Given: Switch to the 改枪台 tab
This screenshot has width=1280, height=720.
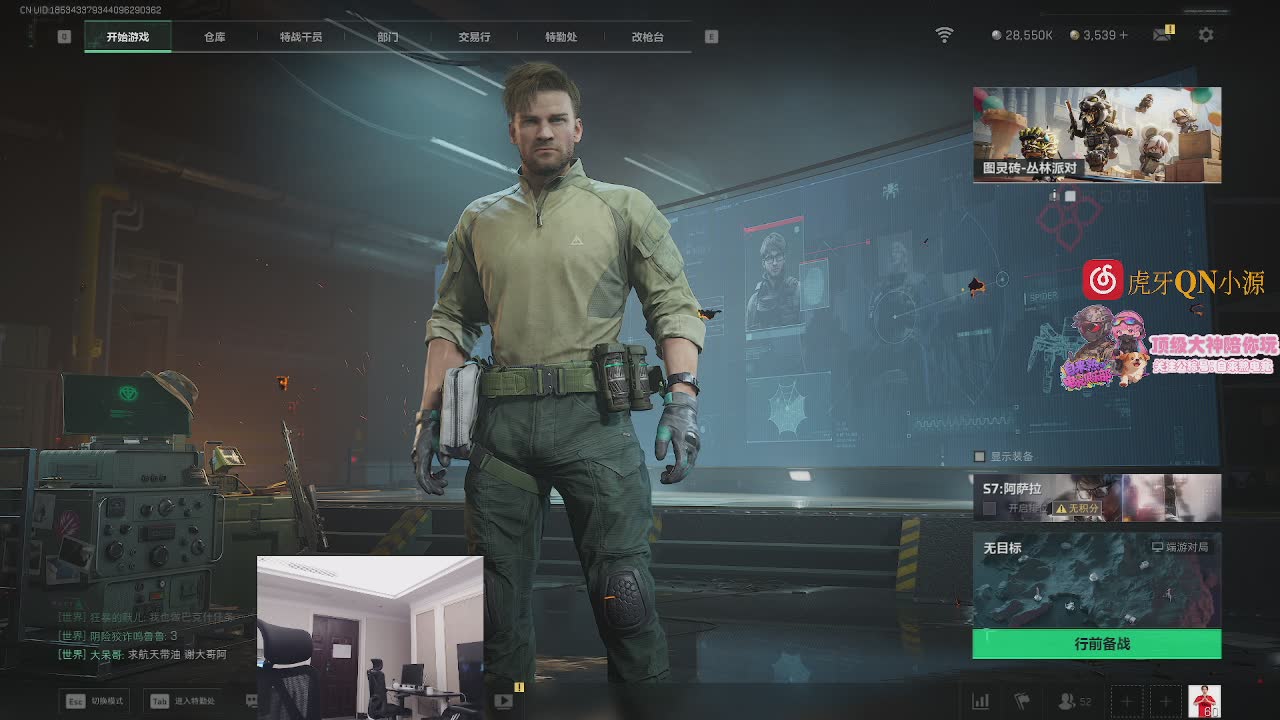Looking at the screenshot, I should pyautogui.click(x=647, y=37).
